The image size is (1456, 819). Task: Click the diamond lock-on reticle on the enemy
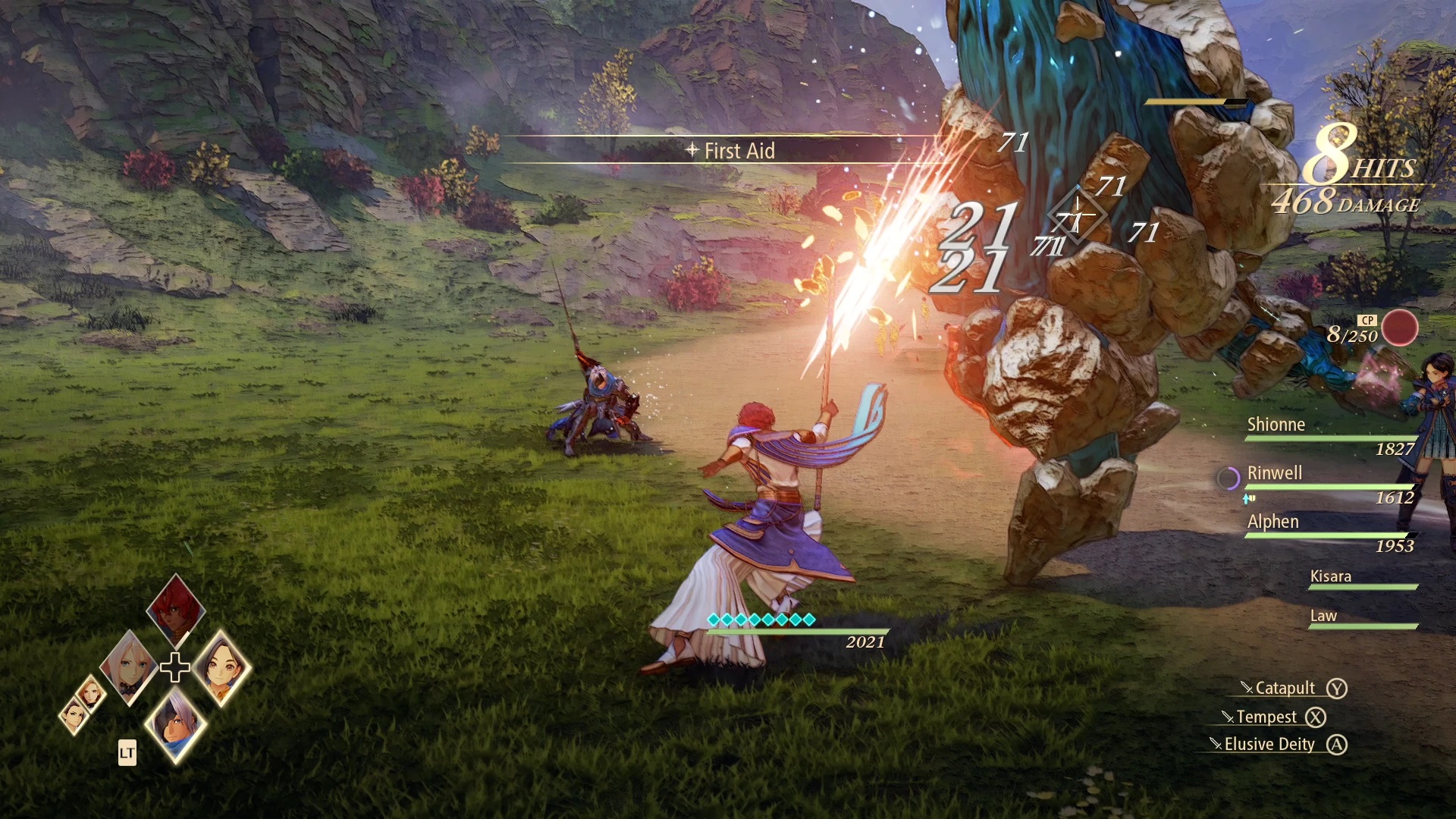coord(1077,216)
